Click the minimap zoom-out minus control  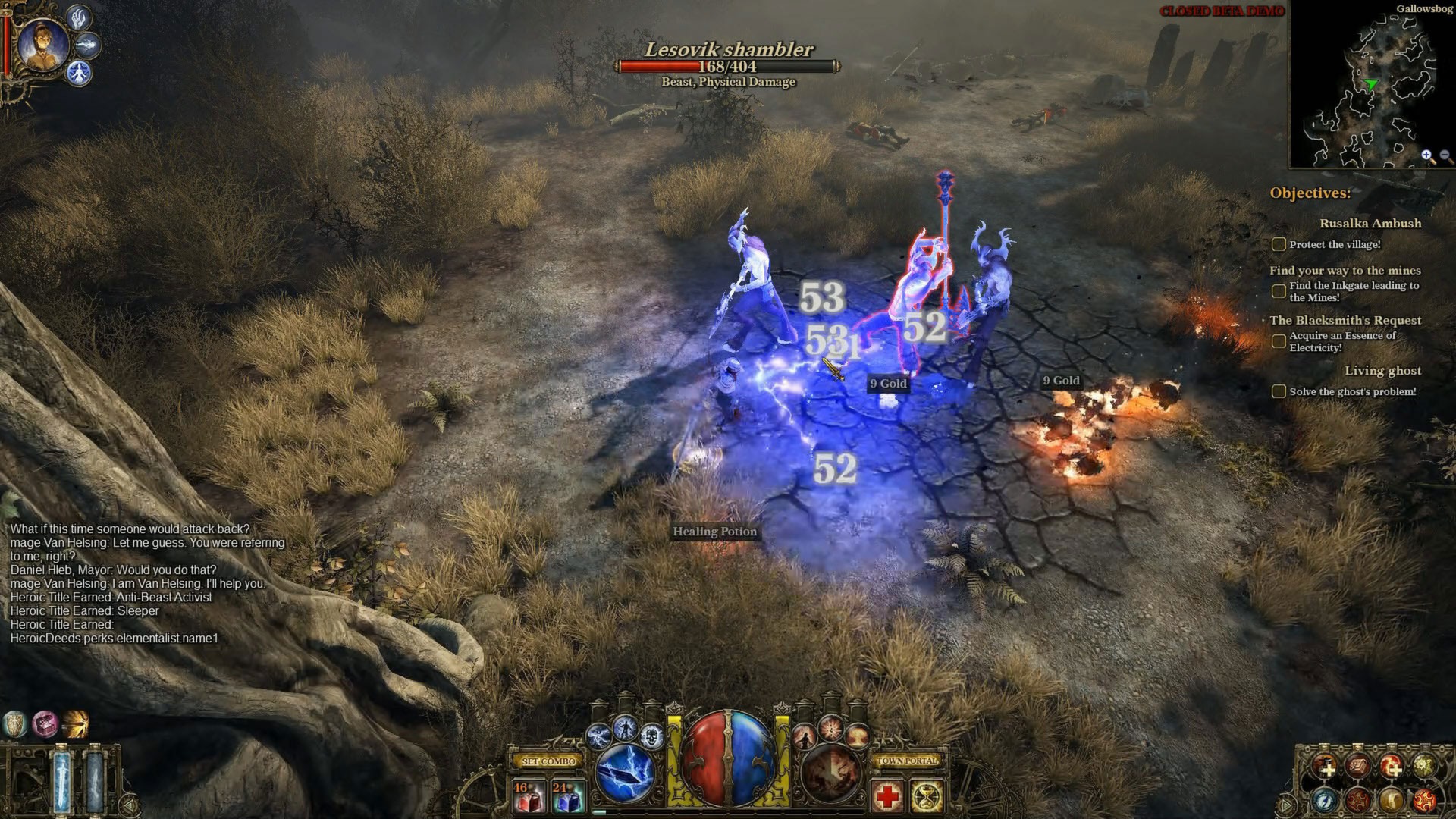pos(1443,156)
